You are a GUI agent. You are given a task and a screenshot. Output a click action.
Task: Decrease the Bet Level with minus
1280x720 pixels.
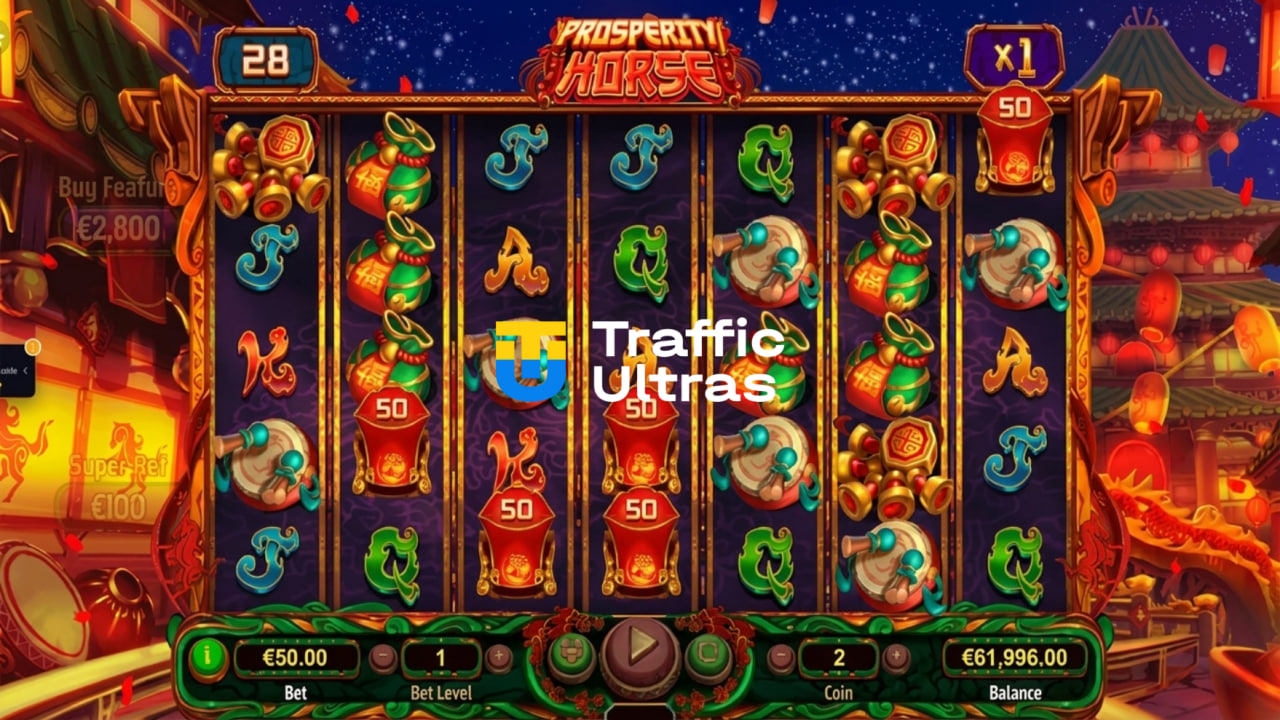pyautogui.click(x=382, y=658)
